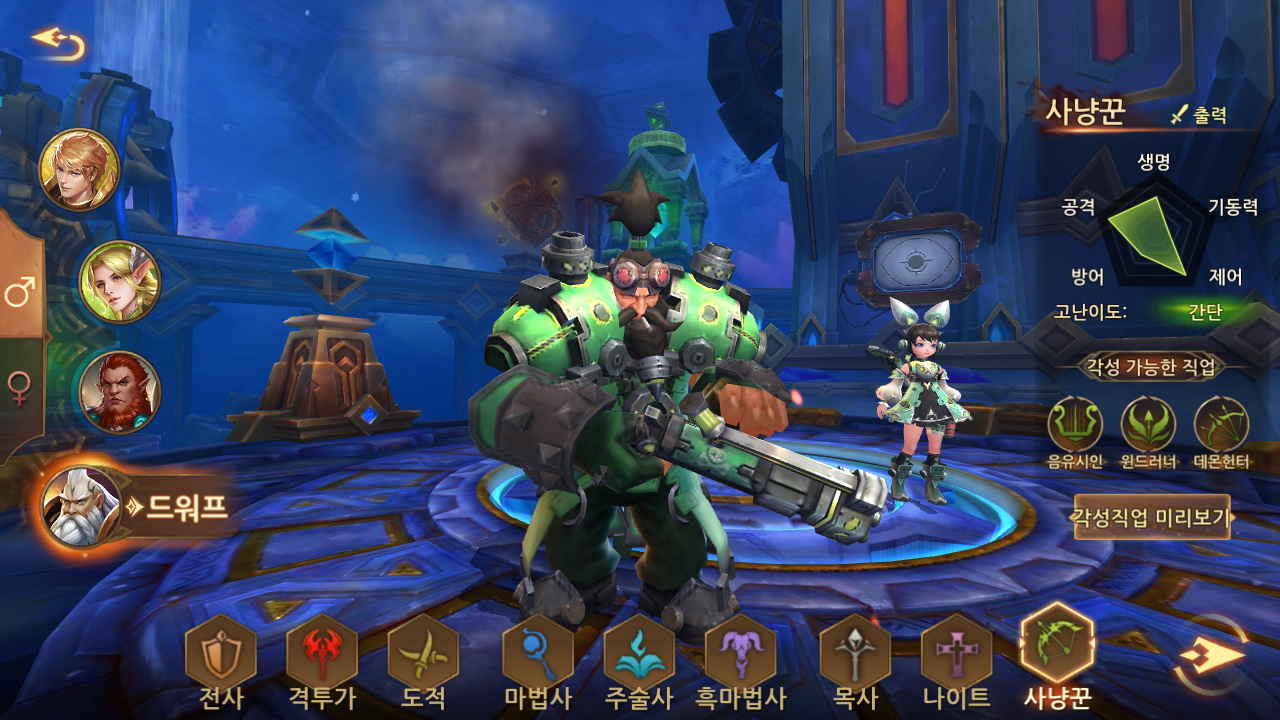The height and width of the screenshot is (720, 1280).
Task: Choose the elf race portrait
Action: (x=120, y=282)
